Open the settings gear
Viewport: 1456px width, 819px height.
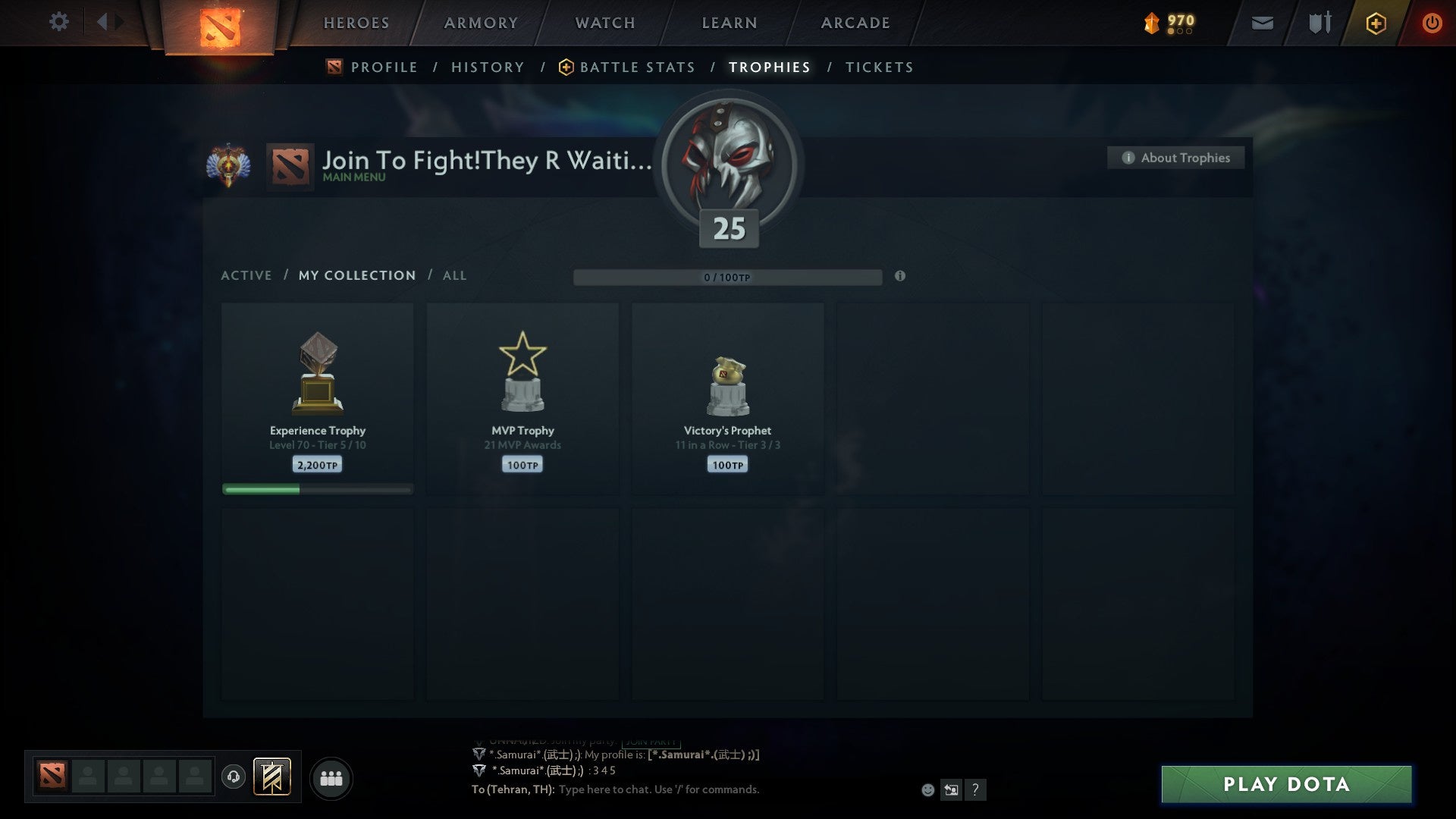[x=58, y=21]
